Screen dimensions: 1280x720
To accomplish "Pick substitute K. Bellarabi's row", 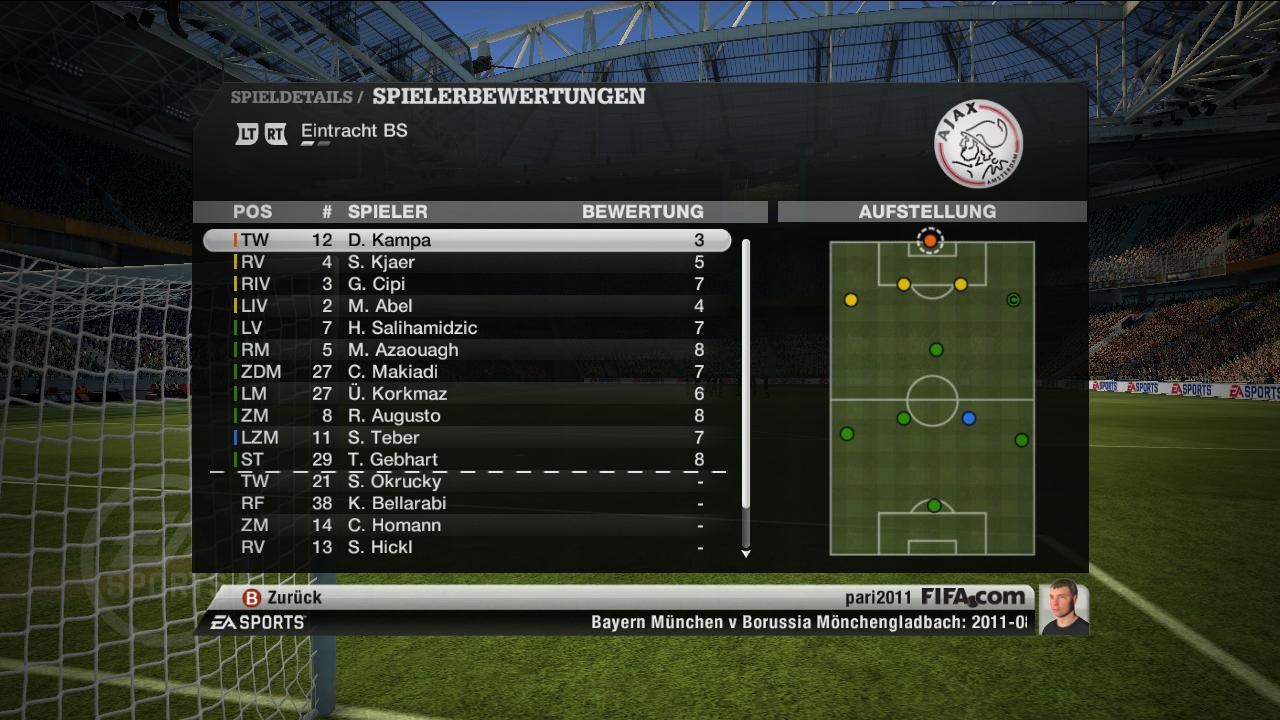I will point(467,504).
